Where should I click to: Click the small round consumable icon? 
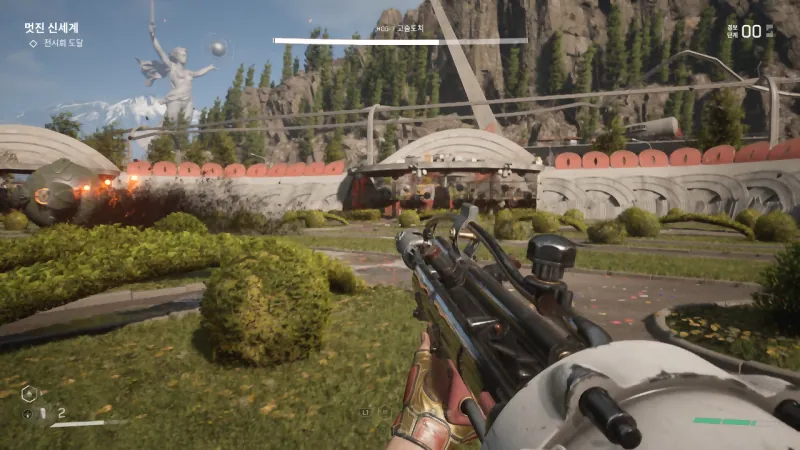(x=28, y=414)
